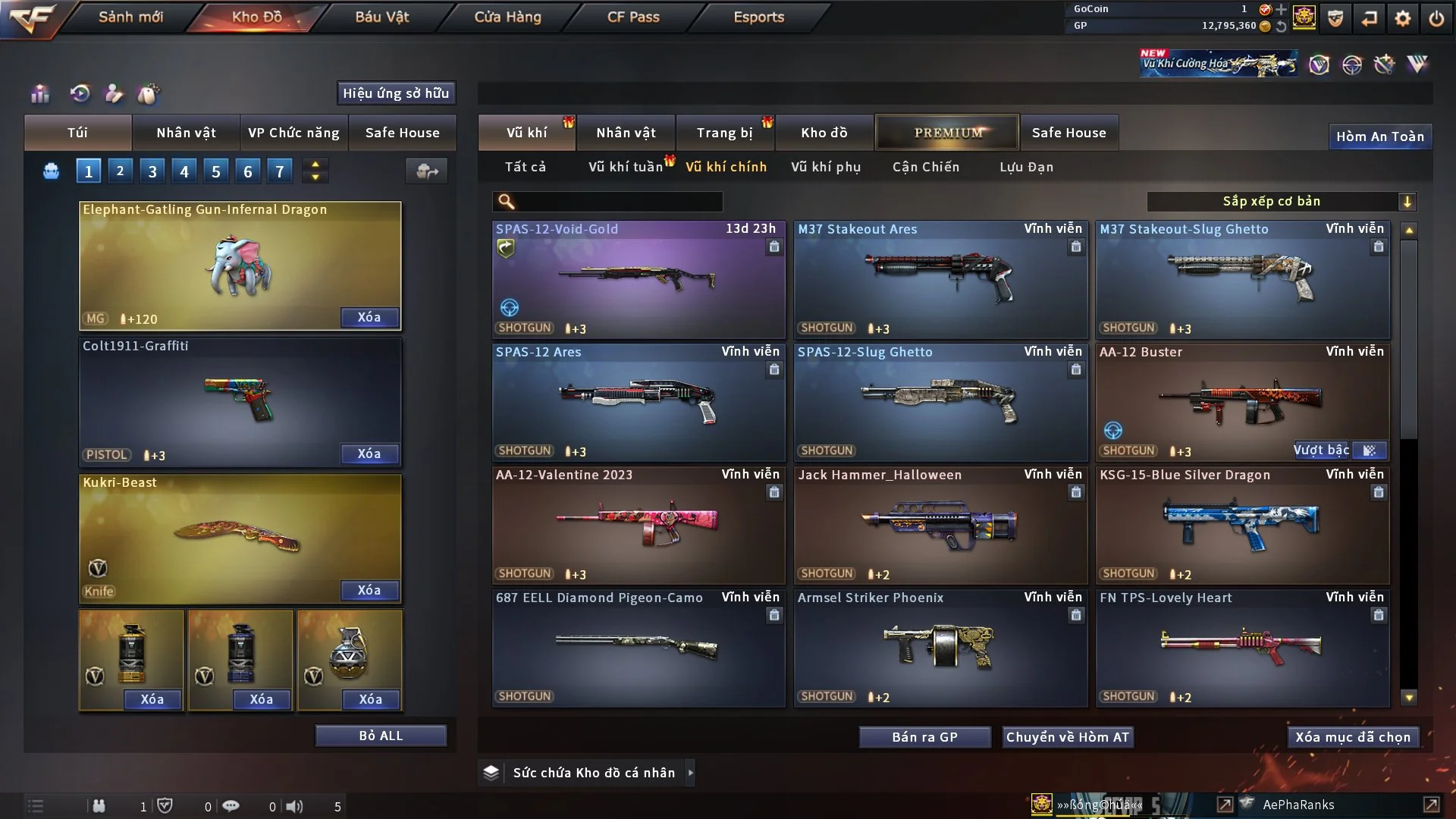Open the Cửa Hàng shop menu
This screenshot has height=819, width=1456.
point(507,17)
